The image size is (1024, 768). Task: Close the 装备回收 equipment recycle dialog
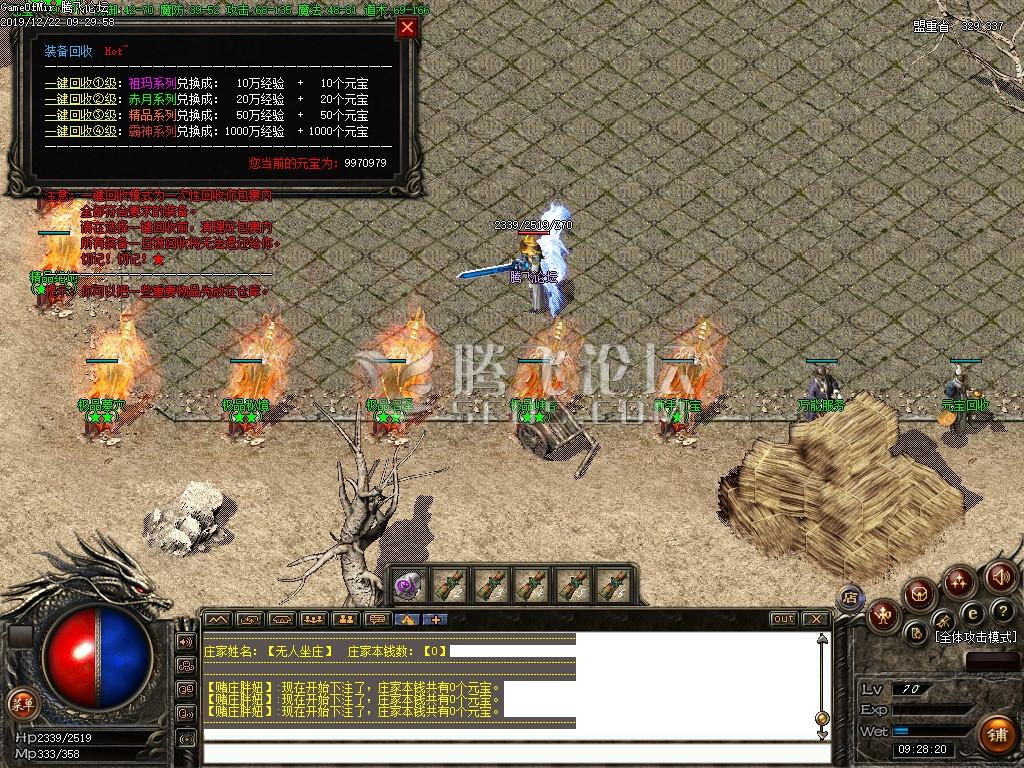click(407, 28)
